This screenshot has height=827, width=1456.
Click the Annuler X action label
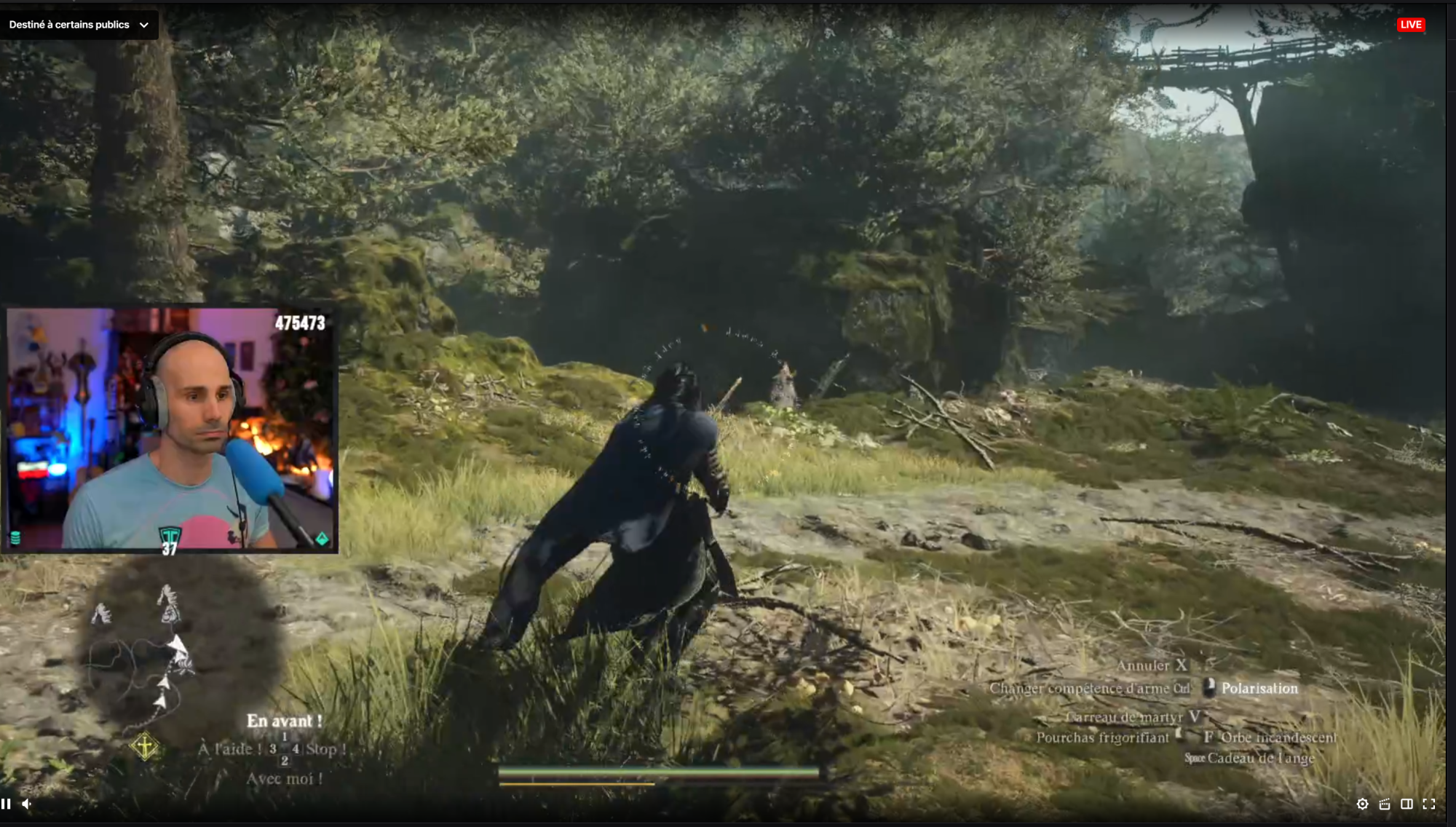click(1153, 665)
